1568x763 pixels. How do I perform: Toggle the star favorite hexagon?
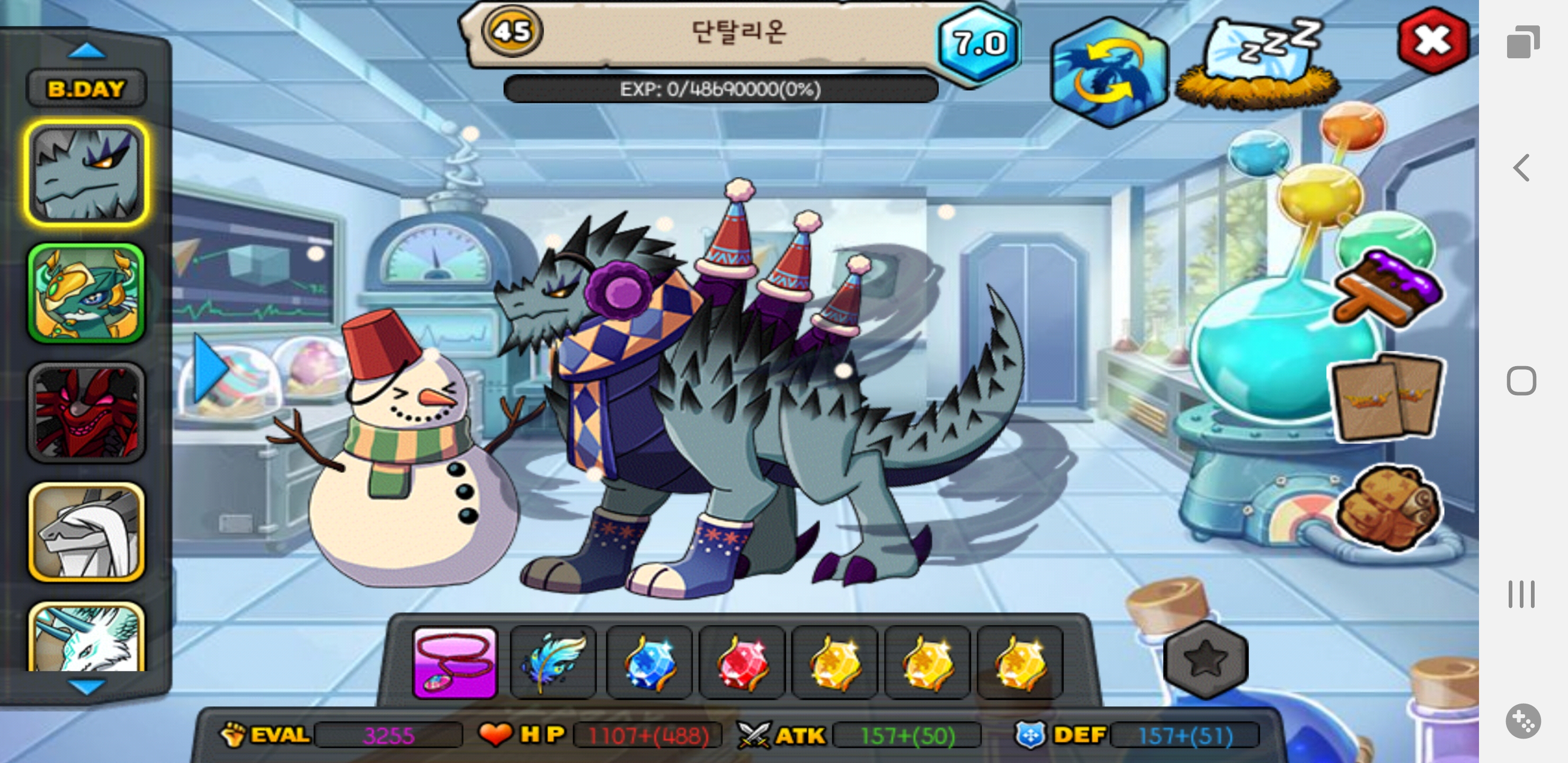point(1205,660)
